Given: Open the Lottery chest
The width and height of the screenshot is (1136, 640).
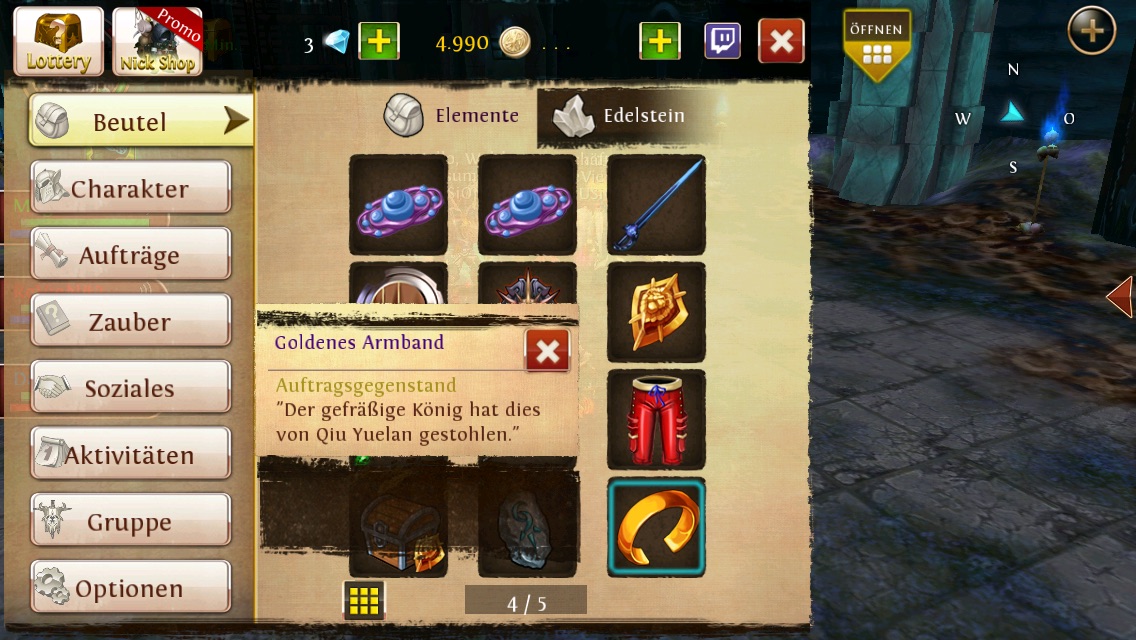Looking at the screenshot, I should [x=58, y=42].
